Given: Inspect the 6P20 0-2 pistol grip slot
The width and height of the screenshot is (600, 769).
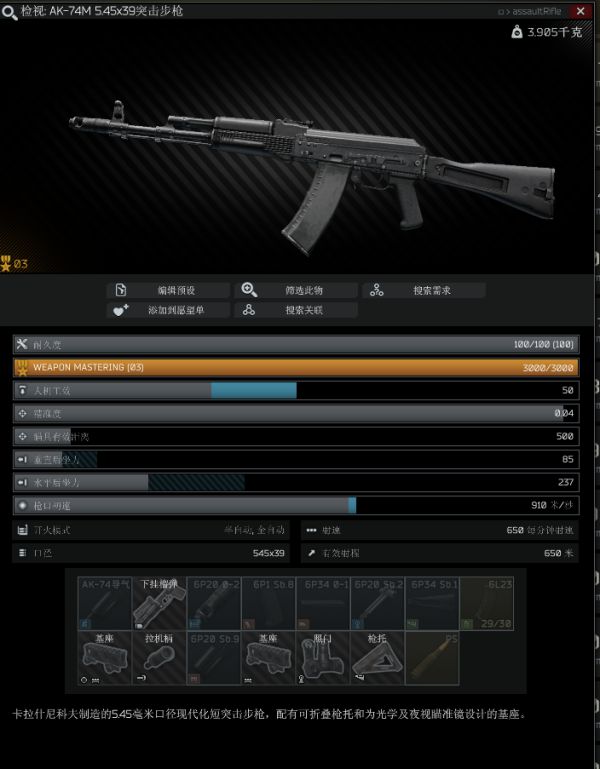Looking at the screenshot, I should (213, 603).
